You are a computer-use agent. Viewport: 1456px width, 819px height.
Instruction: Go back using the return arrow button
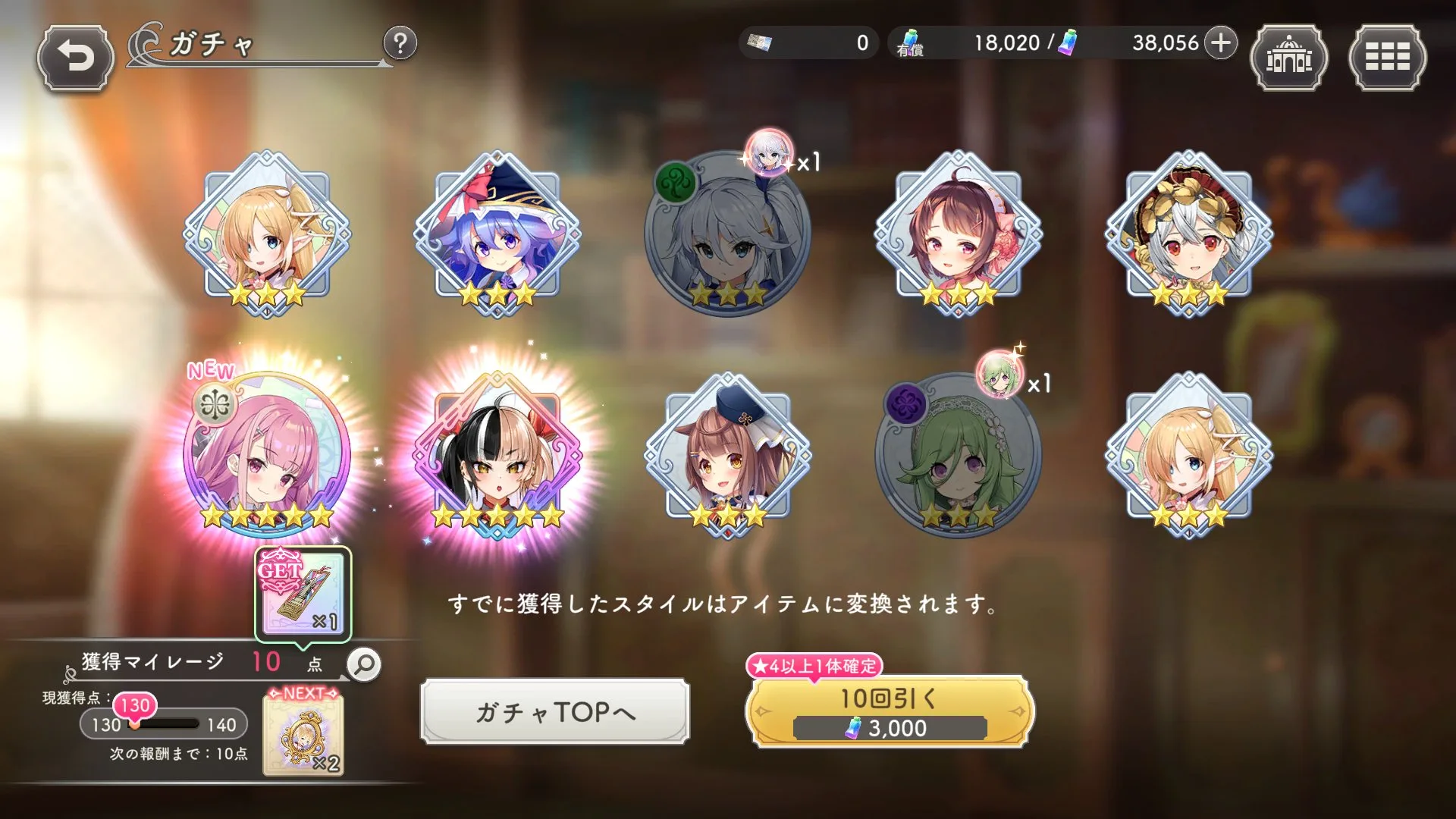75,58
